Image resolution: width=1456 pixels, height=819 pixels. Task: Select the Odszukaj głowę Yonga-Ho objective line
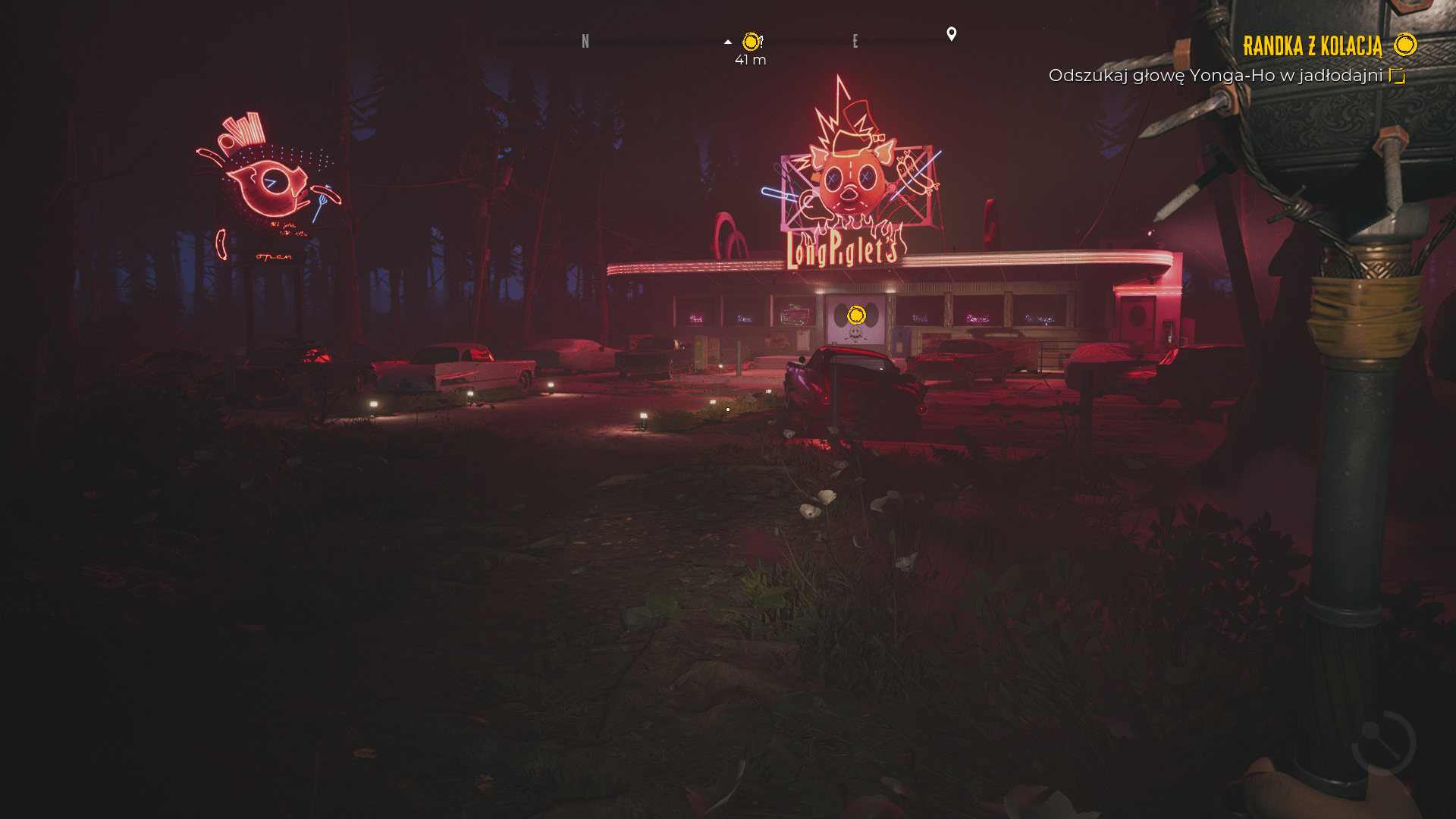click(1216, 76)
